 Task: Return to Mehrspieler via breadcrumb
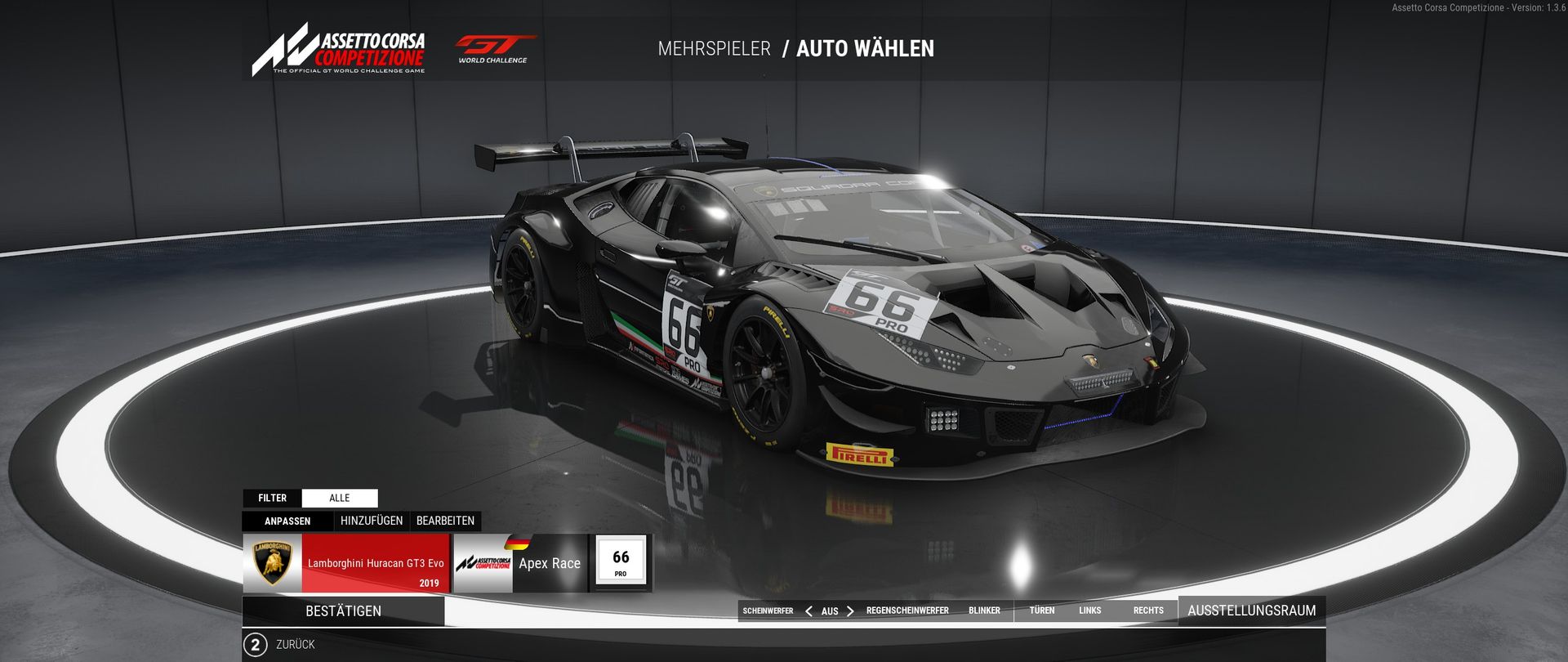[714, 49]
